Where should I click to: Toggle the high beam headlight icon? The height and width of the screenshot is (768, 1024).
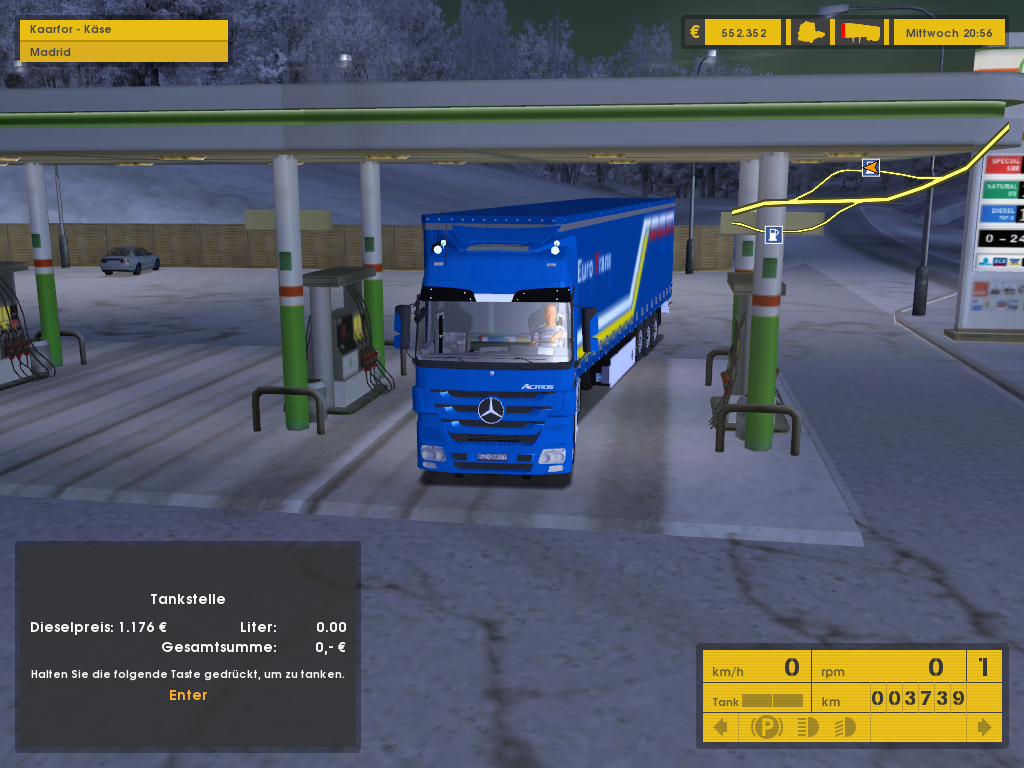click(845, 727)
